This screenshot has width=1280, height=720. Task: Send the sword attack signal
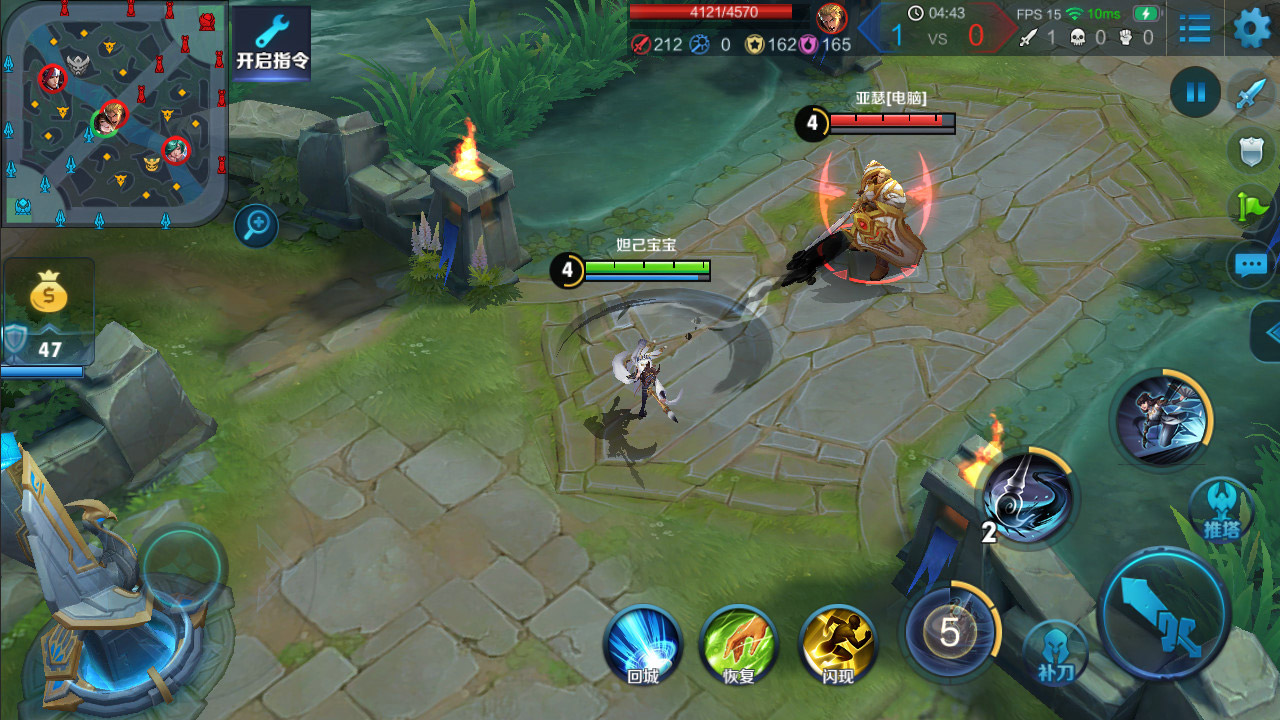[1252, 96]
